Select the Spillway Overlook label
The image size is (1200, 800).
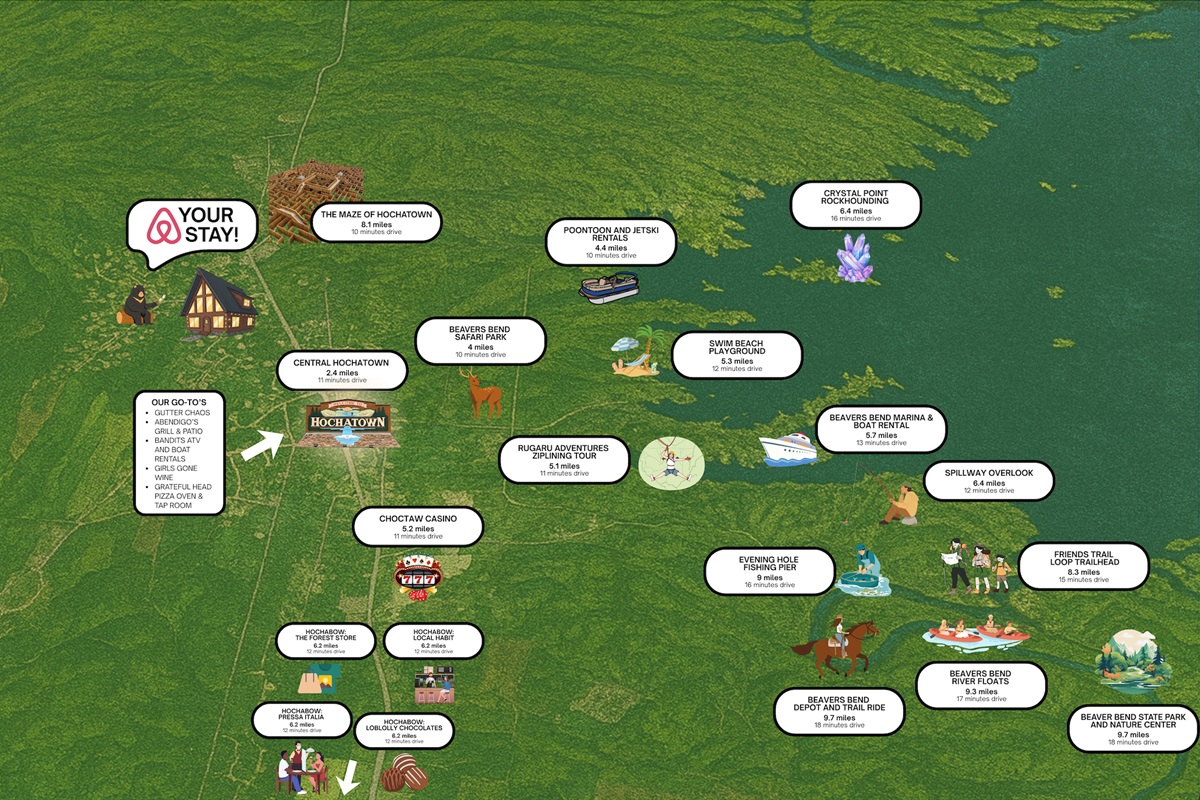click(x=988, y=481)
